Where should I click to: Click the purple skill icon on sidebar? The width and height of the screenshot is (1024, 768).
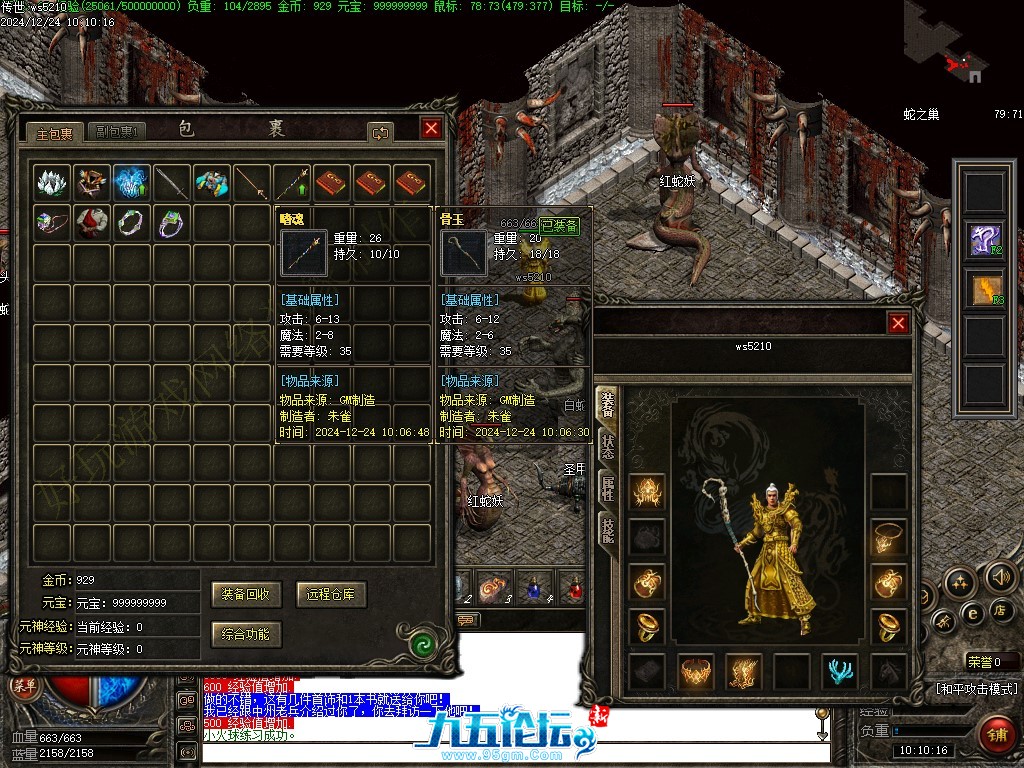click(x=983, y=240)
